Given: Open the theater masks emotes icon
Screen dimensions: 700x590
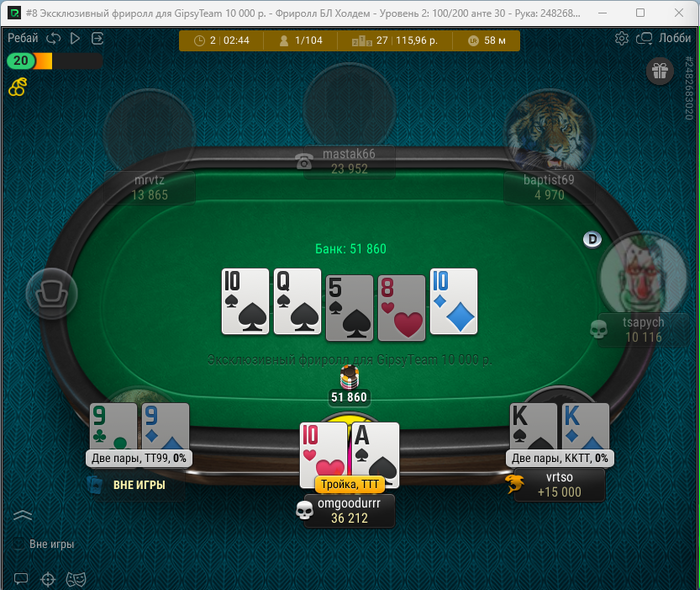Looking at the screenshot, I should tap(73, 578).
